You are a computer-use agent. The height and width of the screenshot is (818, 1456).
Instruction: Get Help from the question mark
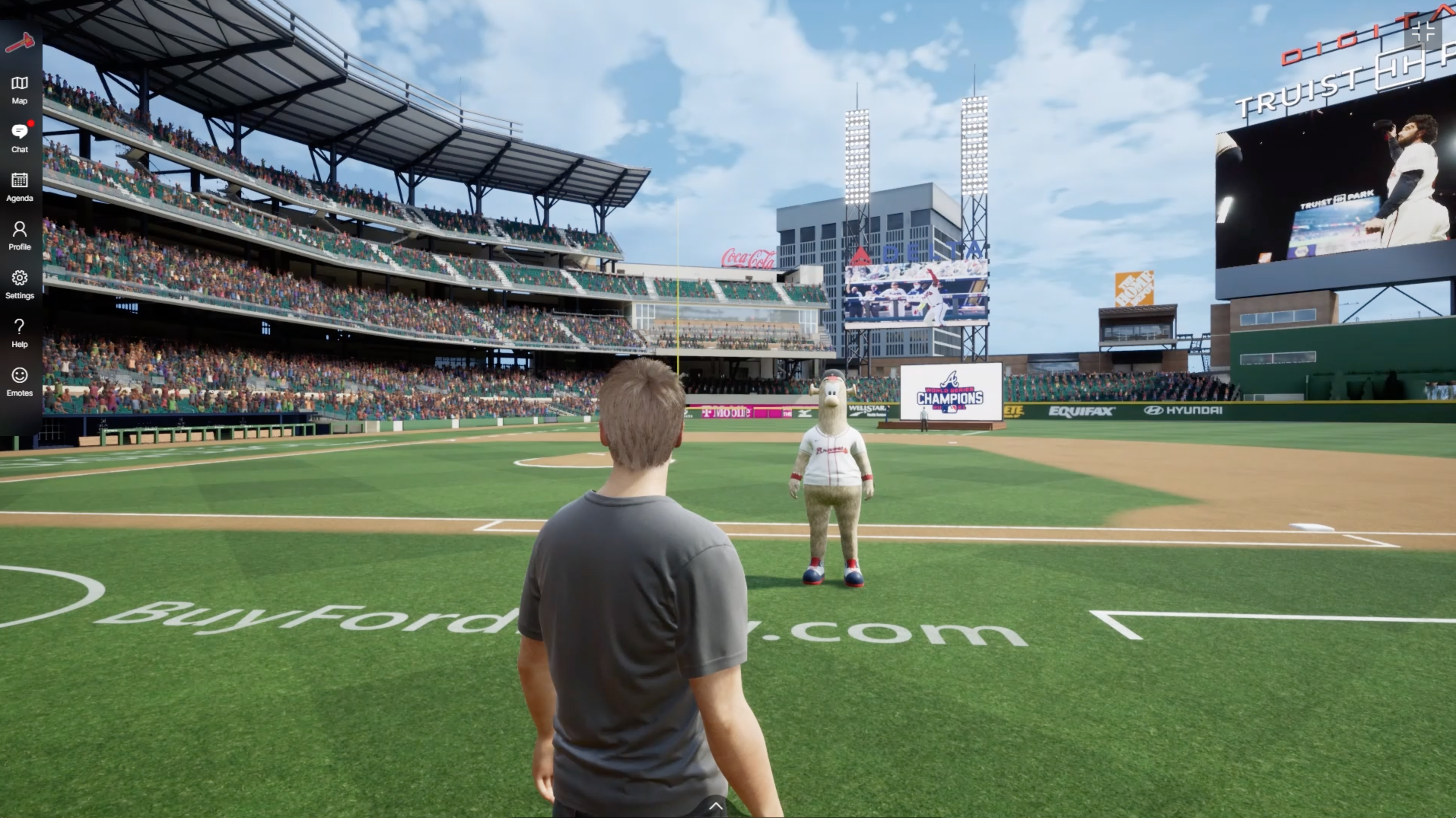[20, 333]
